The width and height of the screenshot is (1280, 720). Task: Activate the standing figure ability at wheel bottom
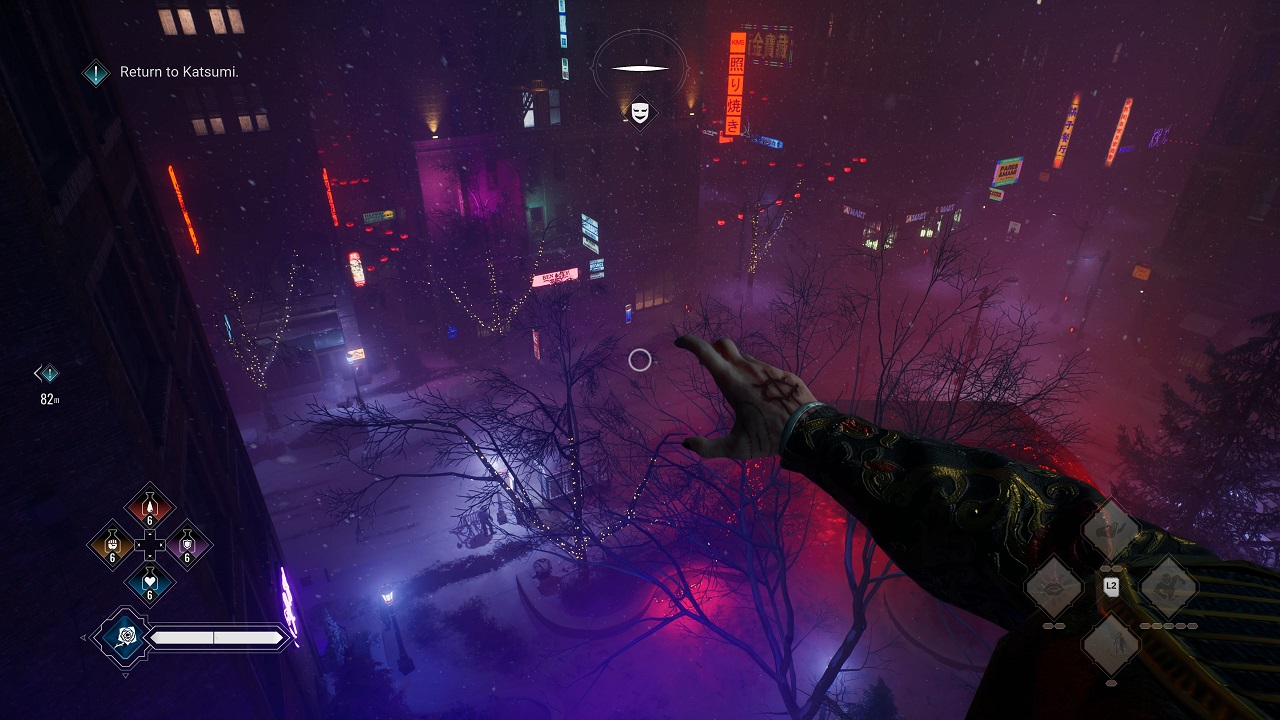point(1110,643)
